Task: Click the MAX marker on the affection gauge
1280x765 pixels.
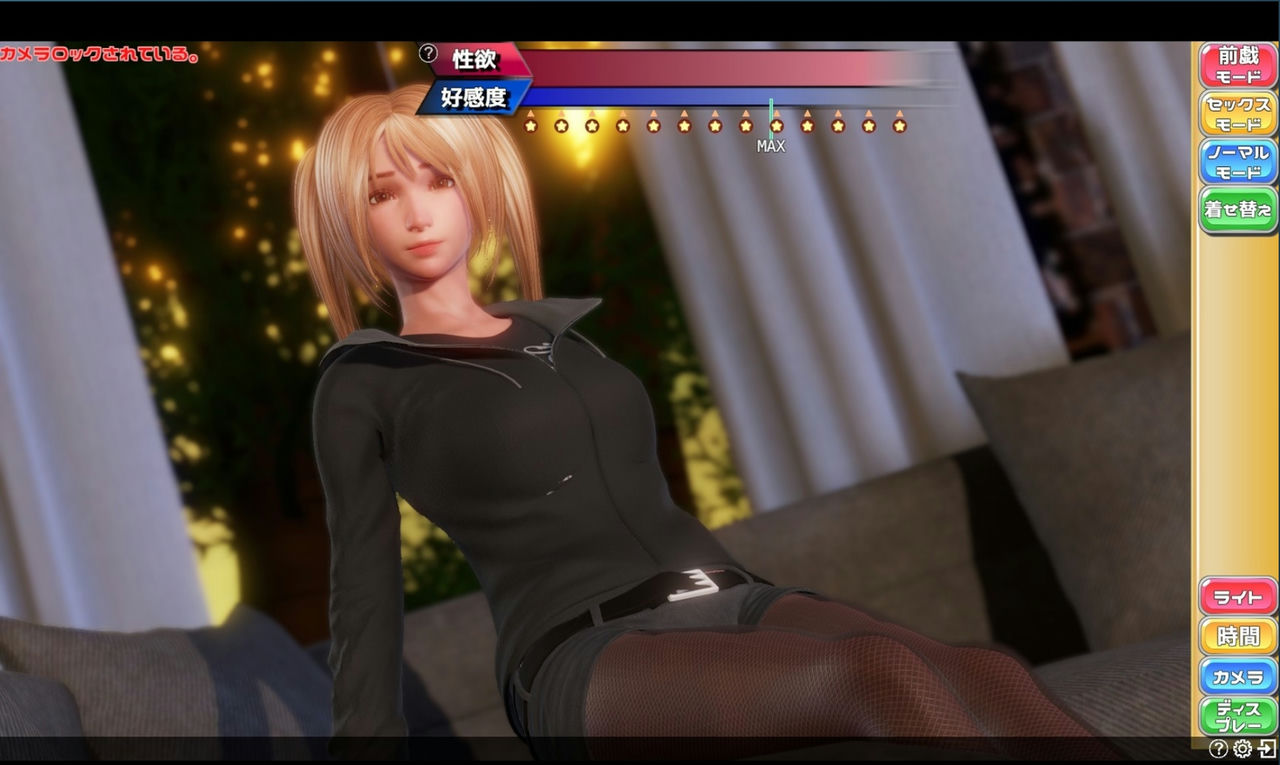Action: [770, 146]
